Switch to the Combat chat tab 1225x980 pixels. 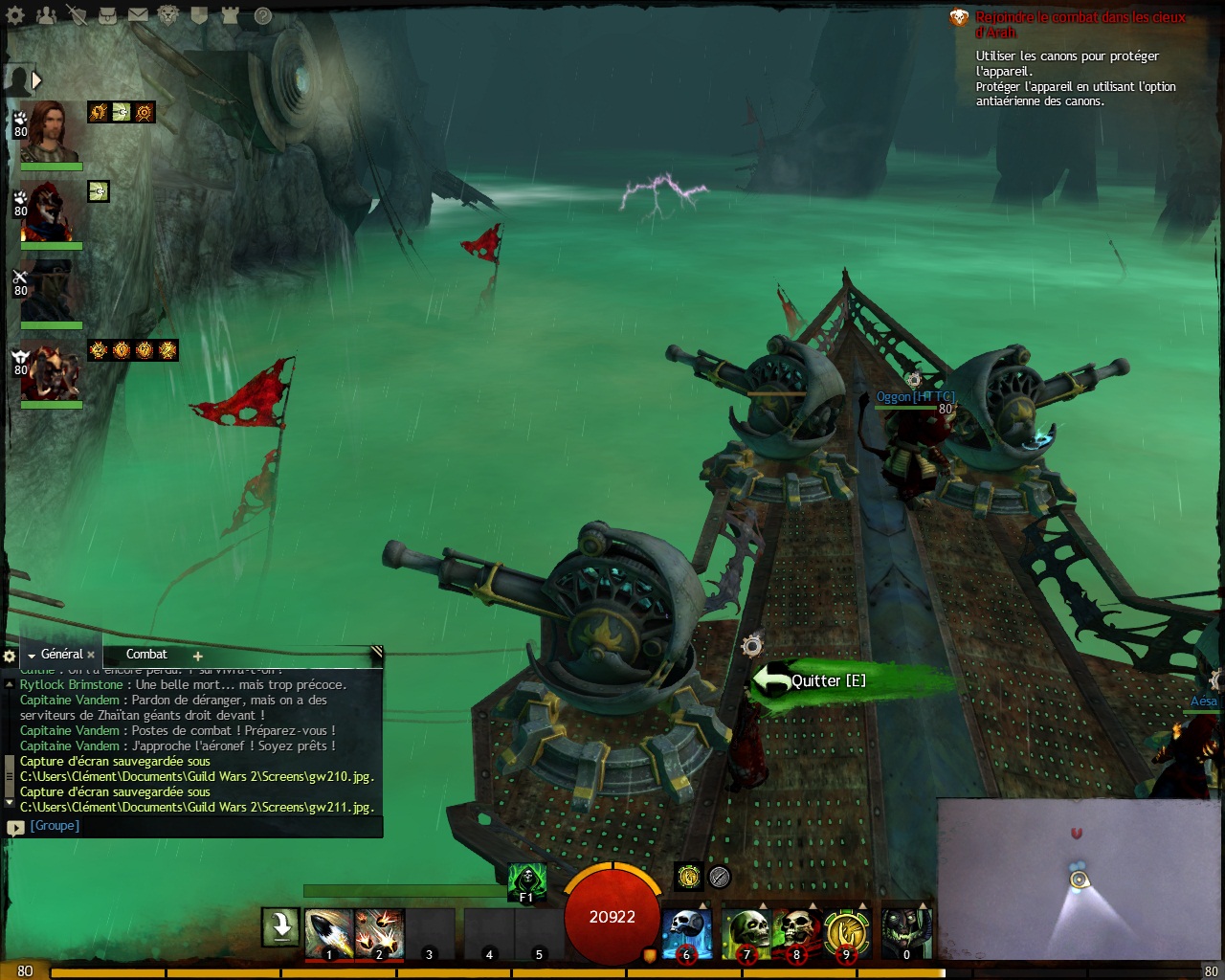pyautogui.click(x=146, y=655)
